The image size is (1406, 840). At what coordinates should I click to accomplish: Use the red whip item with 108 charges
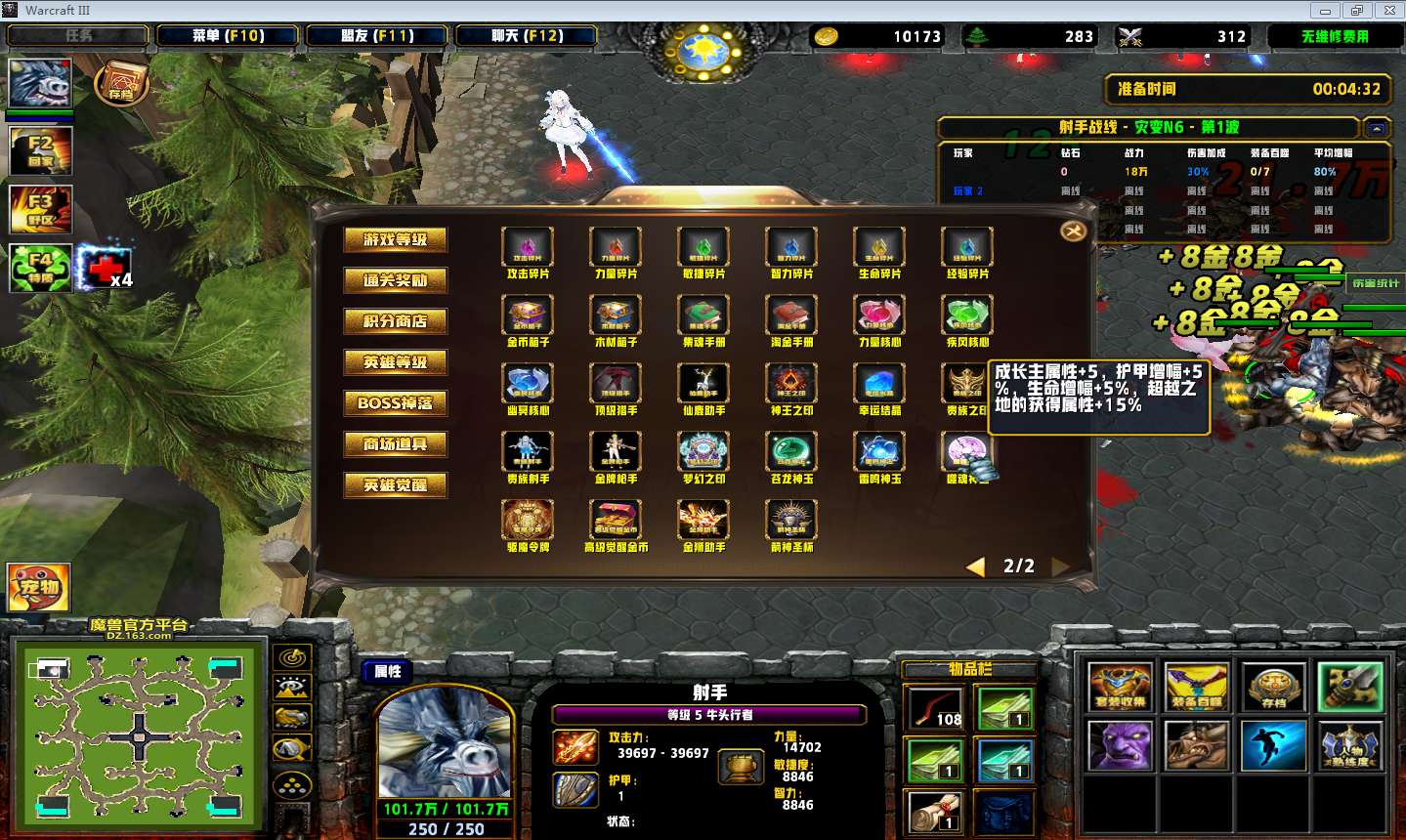(x=935, y=708)
